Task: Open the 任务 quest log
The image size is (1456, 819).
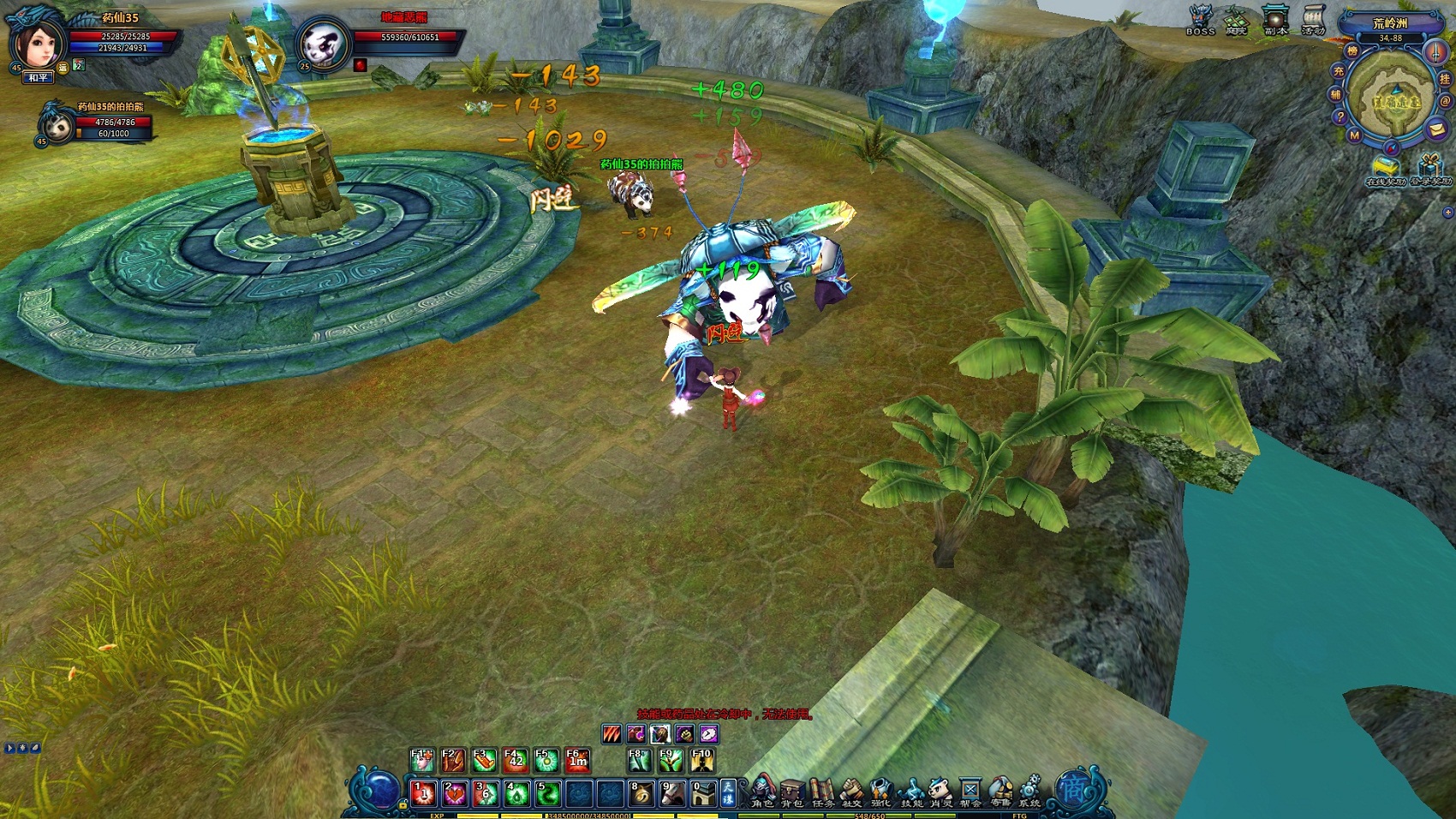Action: (822, 792)
